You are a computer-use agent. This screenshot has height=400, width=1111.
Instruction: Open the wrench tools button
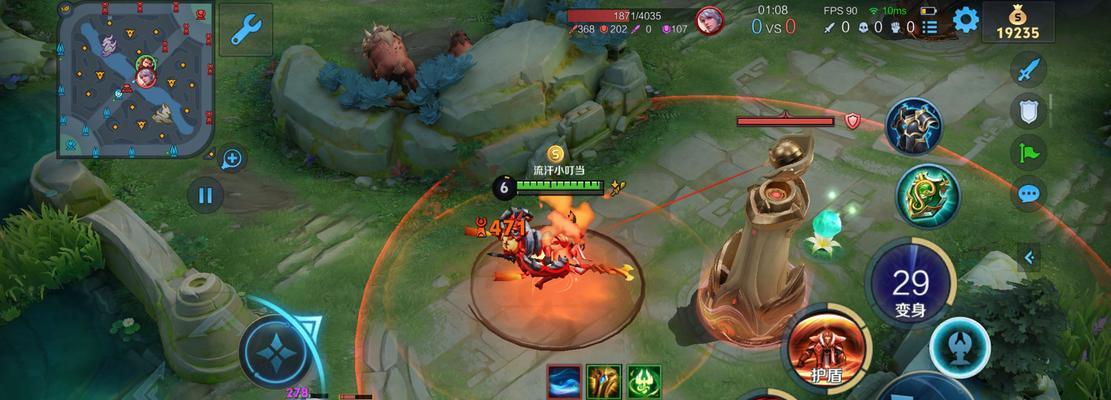pos(245,30)
